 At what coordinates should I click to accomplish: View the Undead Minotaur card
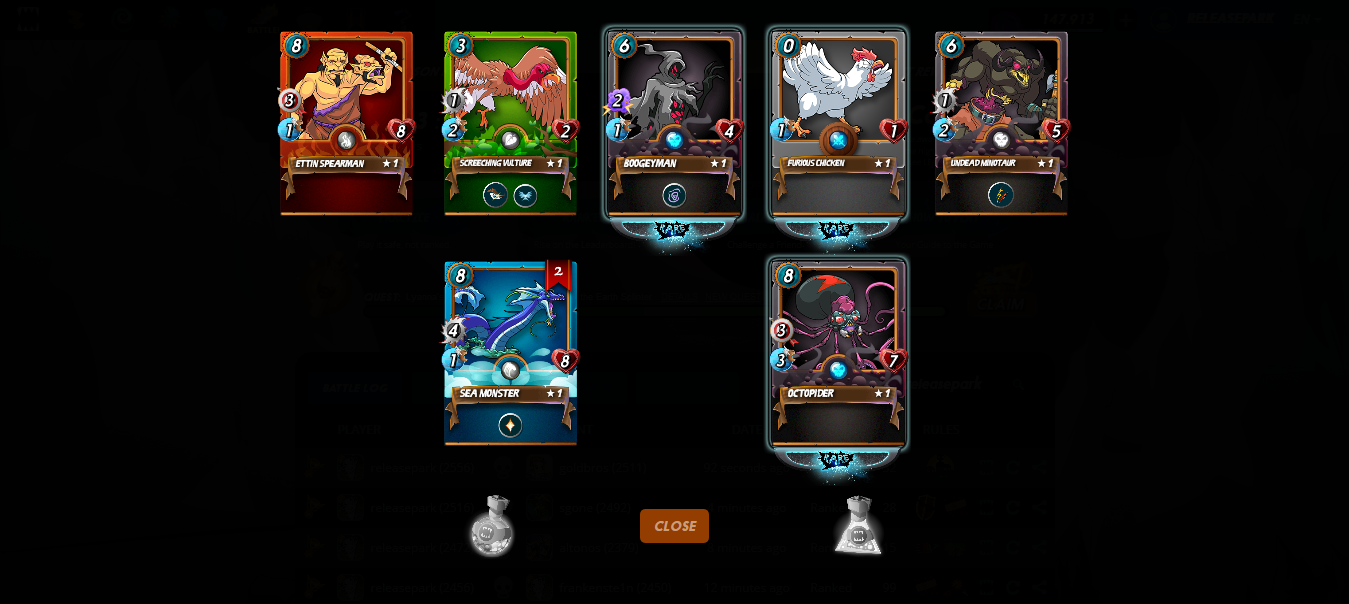[1001, 122]
